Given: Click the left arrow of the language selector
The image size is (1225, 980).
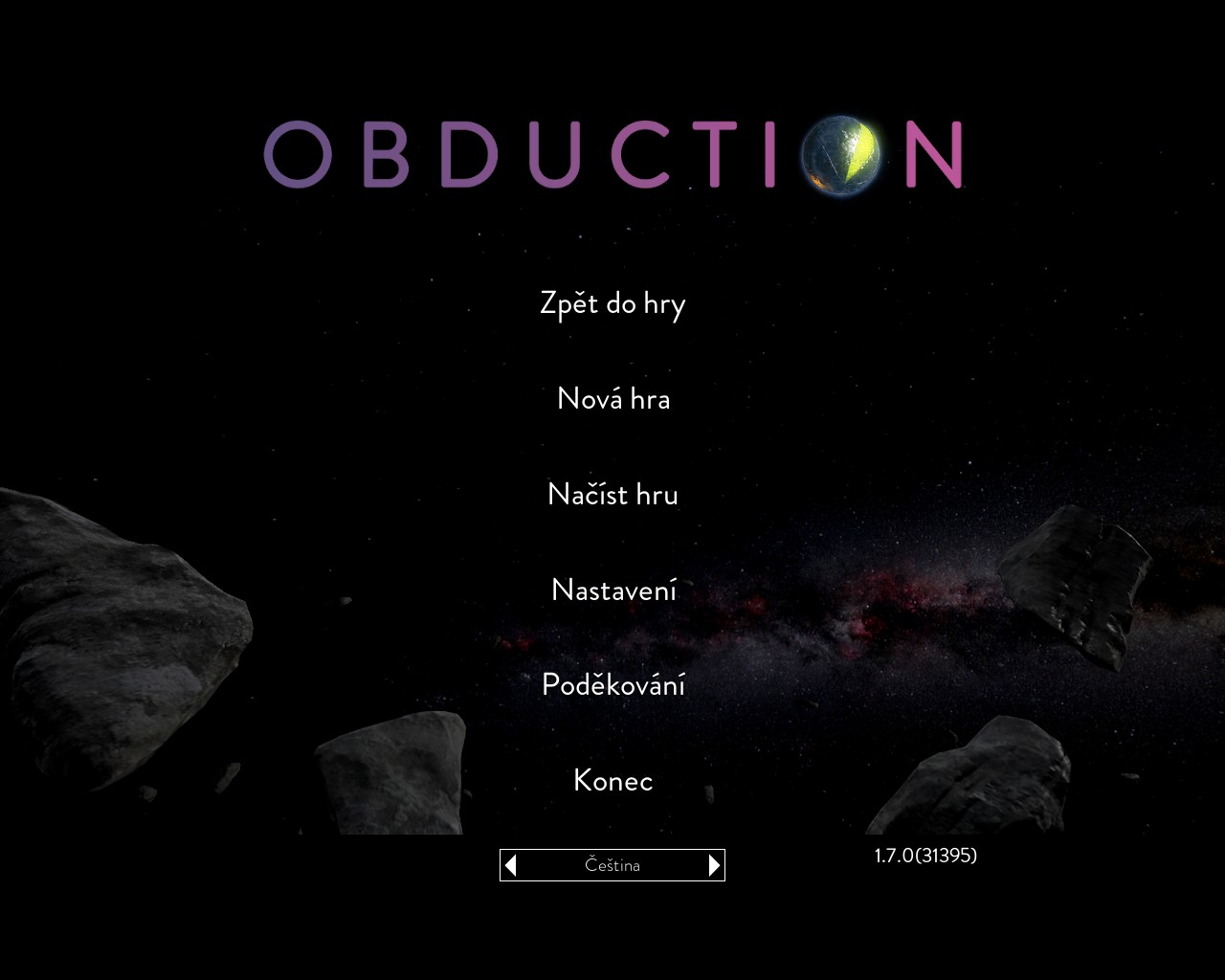Looking at the screenshot, I should [x=511, y=865].
